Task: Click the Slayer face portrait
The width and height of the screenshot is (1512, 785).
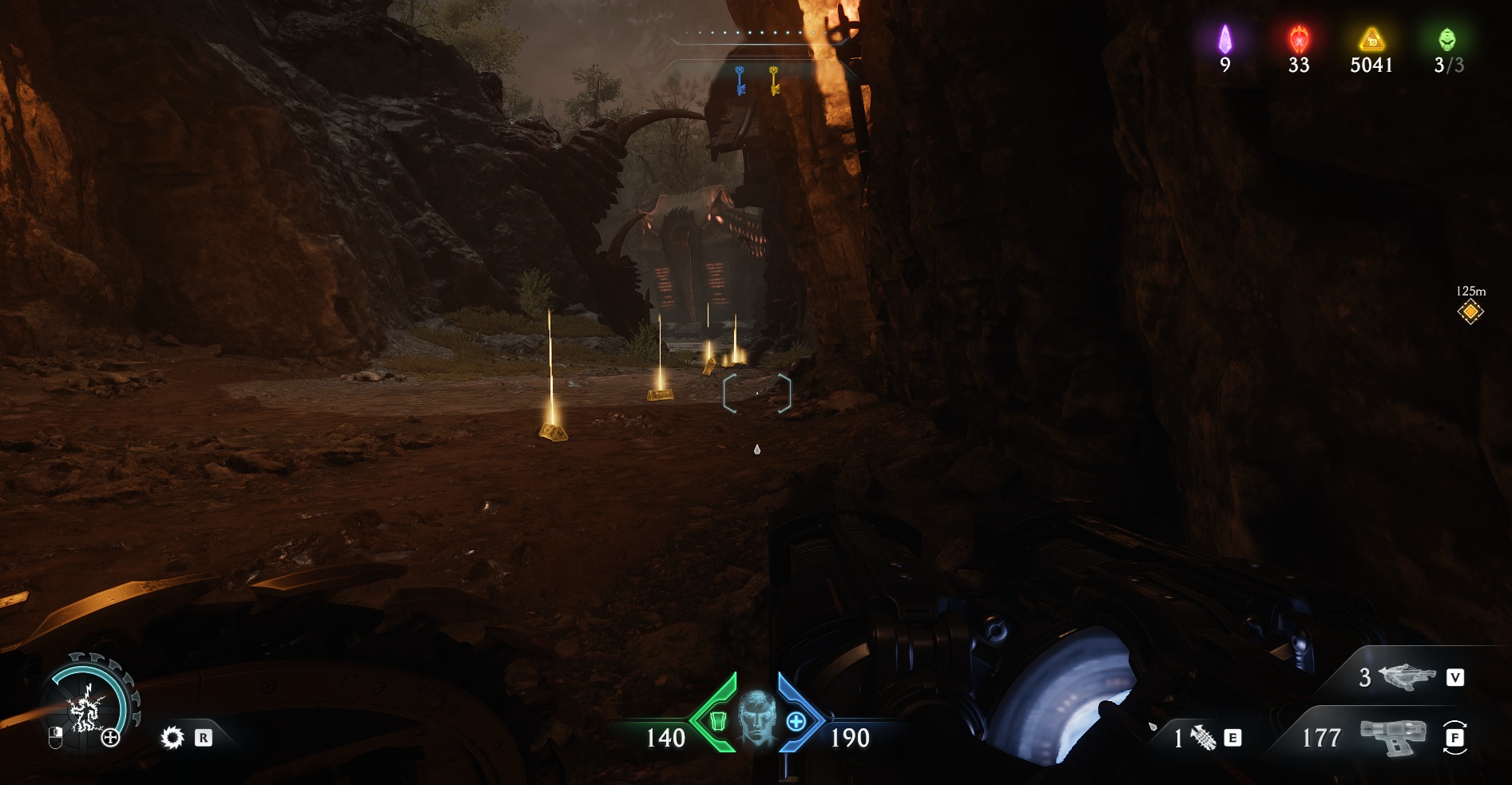Action: [x=756, y=719]
